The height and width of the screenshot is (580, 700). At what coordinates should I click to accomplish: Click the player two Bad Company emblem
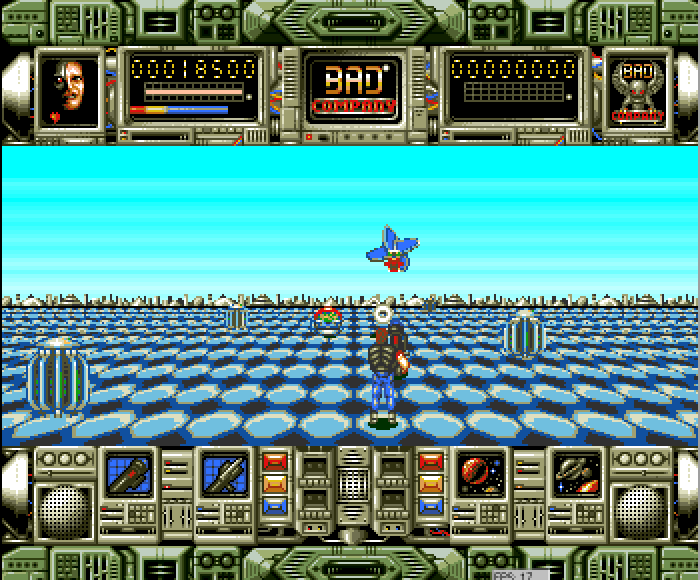coord(637,91)
